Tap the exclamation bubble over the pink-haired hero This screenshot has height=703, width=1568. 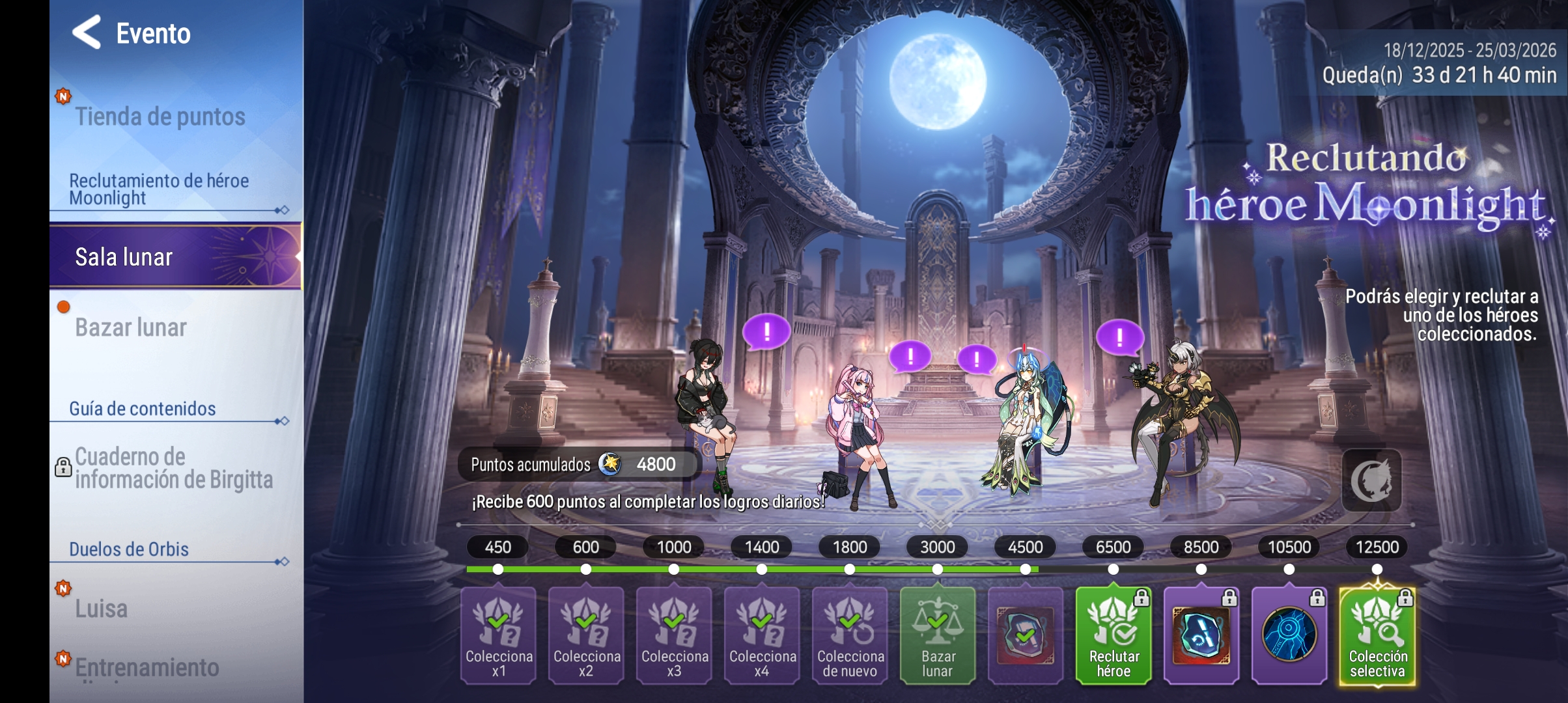point(910,356)
